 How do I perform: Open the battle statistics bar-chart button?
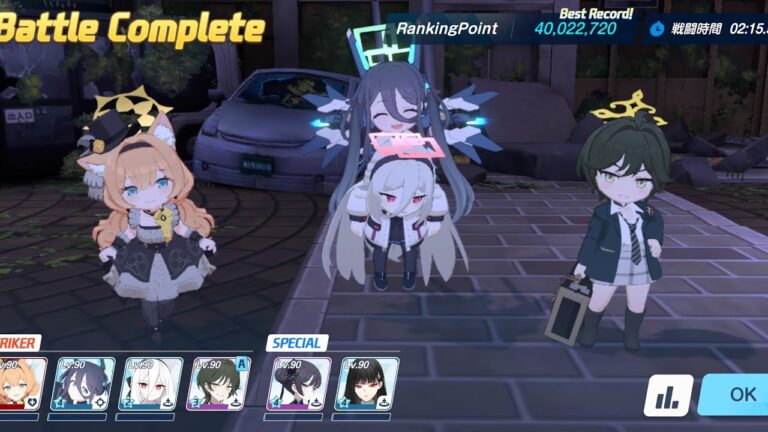(x=668, y=395)
